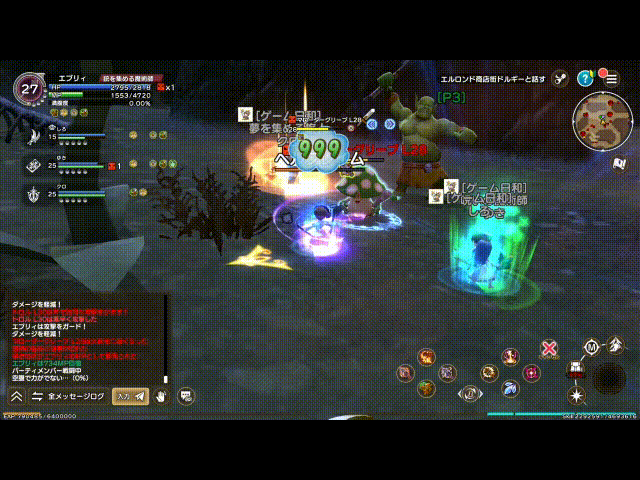Open the blue question mark help icon

585,78
